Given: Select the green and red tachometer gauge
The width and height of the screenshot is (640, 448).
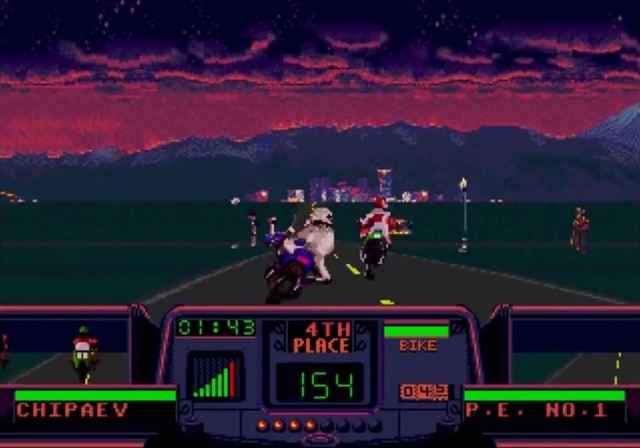Looking at the screenshot, I should (x=215, y=377).
